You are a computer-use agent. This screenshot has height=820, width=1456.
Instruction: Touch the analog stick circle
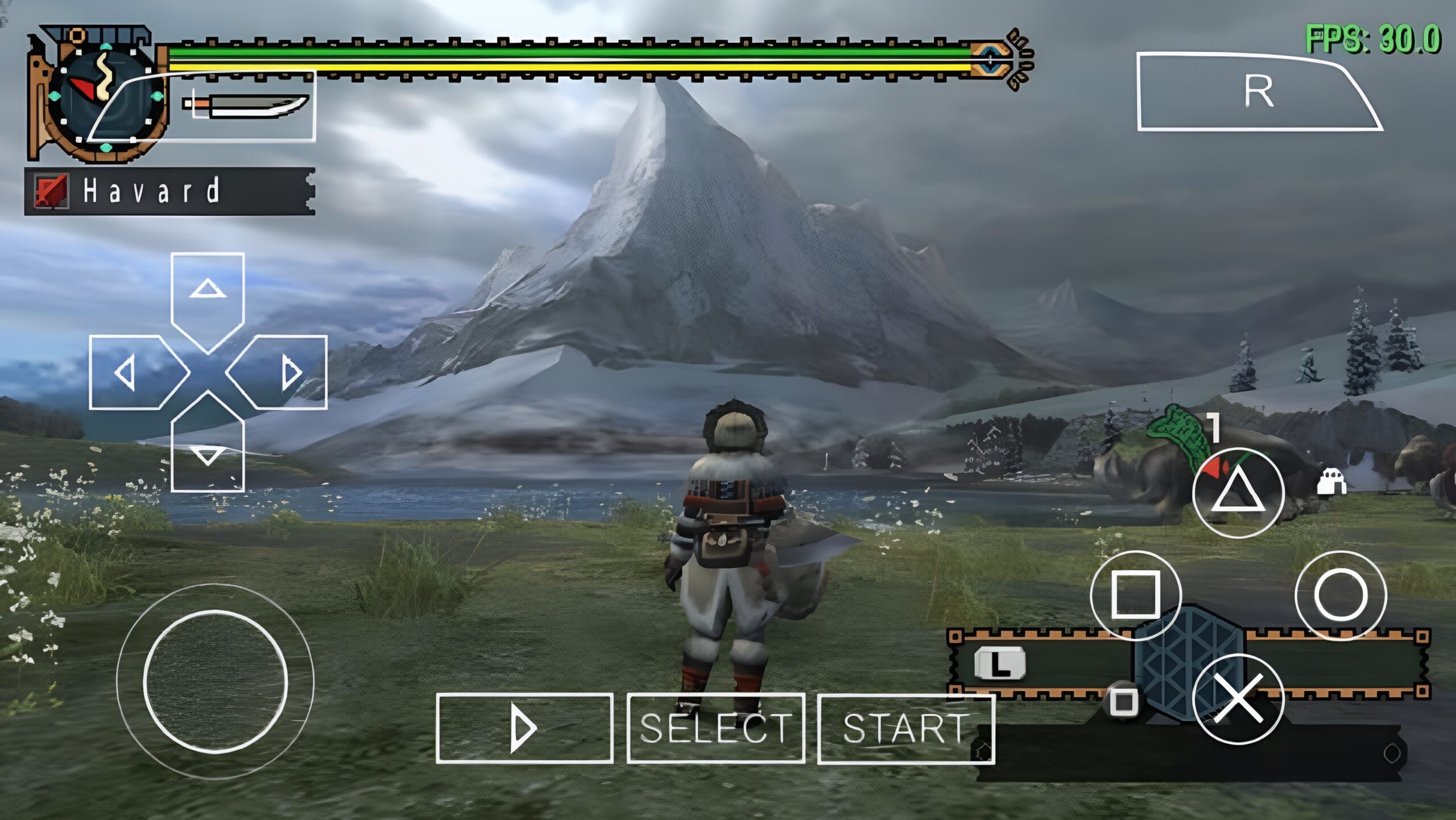pos(215,681)
